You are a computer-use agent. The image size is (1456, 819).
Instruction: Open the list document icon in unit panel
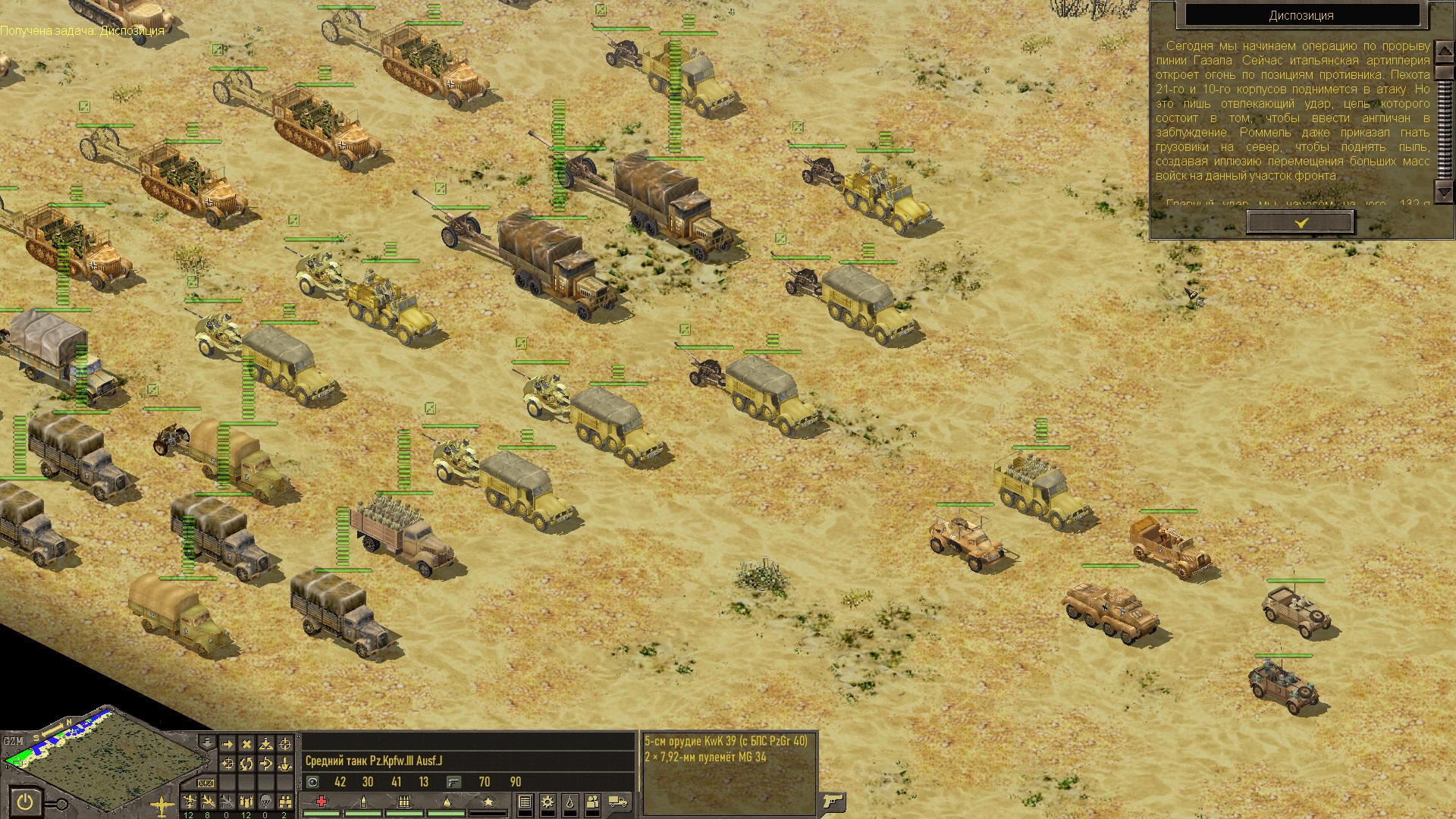(x=524, y=802)
